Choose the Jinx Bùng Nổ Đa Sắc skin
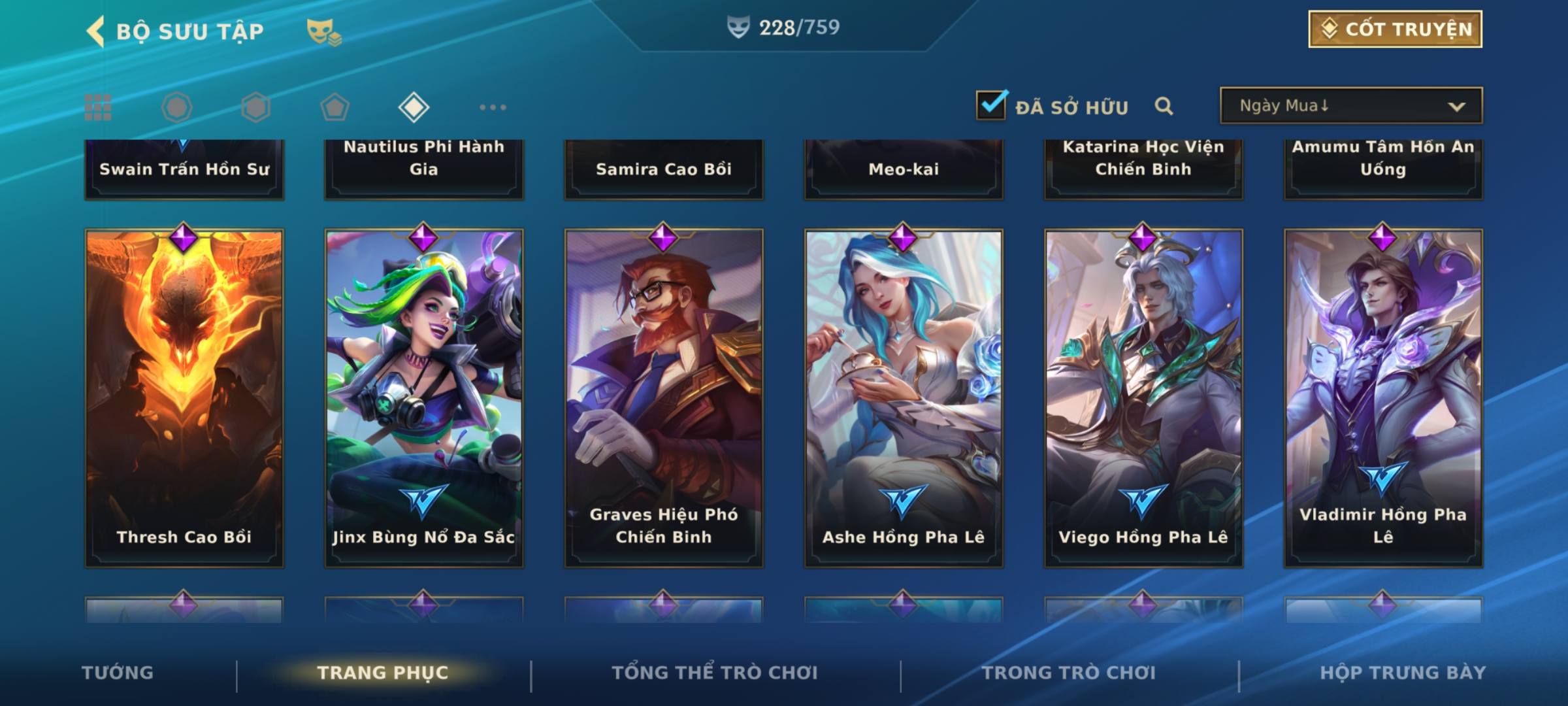Image resolution: width=1568 pixels, height=706 pixels. click(424, 397)
